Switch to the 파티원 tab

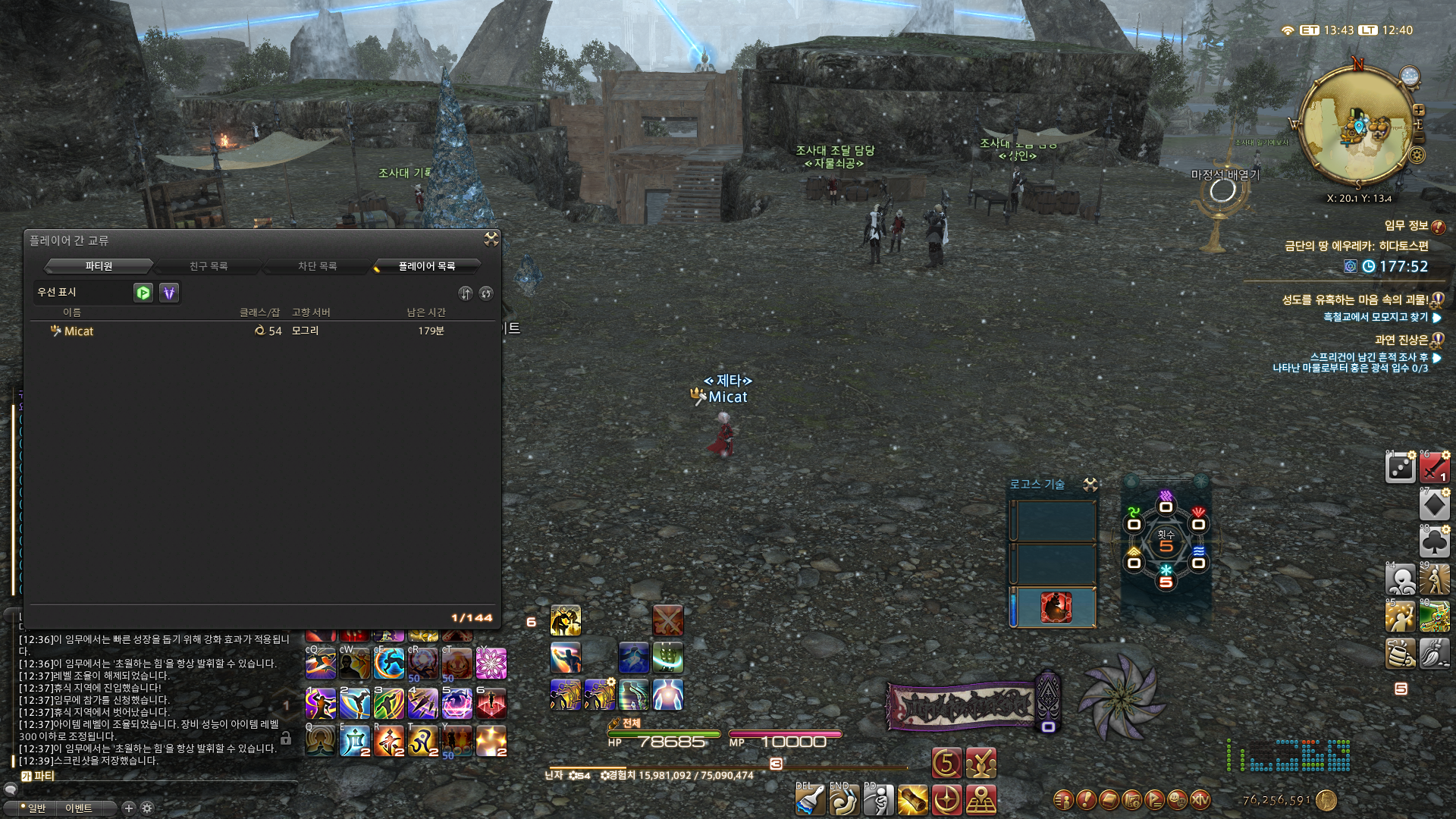[99, 266]
